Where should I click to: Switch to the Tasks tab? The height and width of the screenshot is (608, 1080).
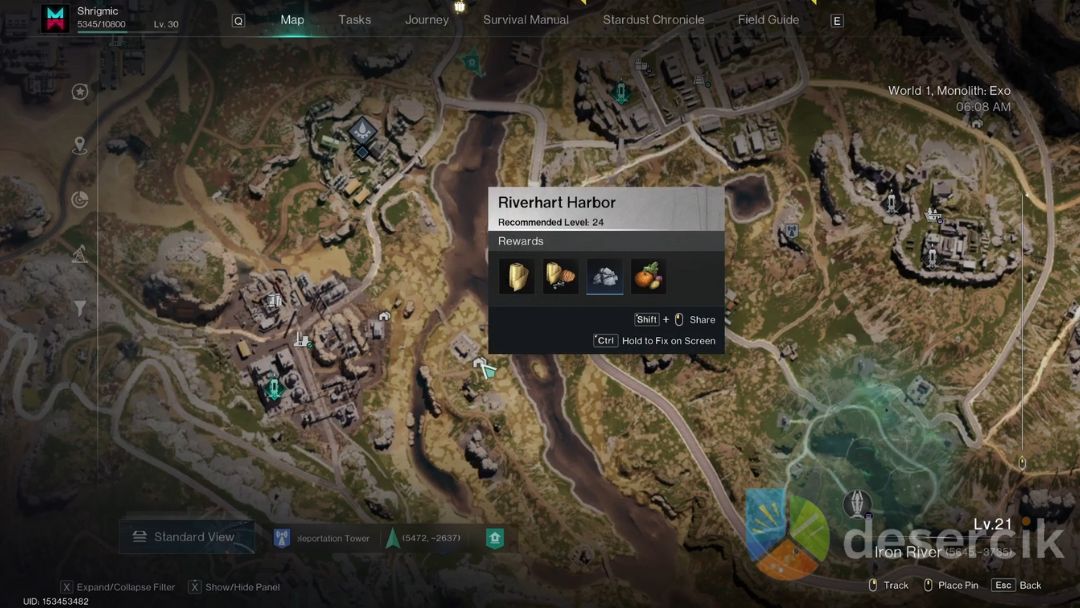pyautogui.click(x=354, y=20)
